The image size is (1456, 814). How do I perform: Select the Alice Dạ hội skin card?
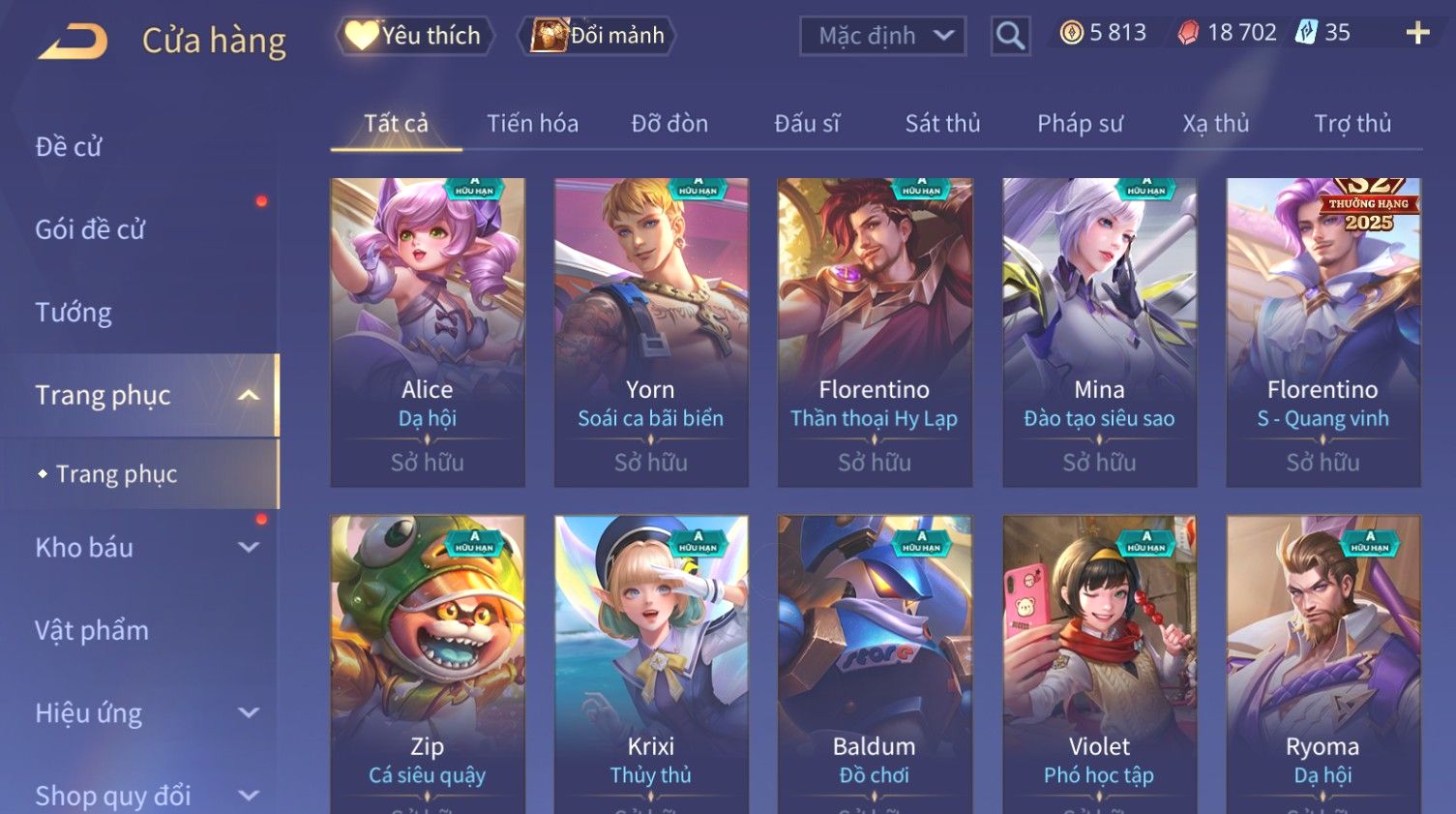click(428, 331)
